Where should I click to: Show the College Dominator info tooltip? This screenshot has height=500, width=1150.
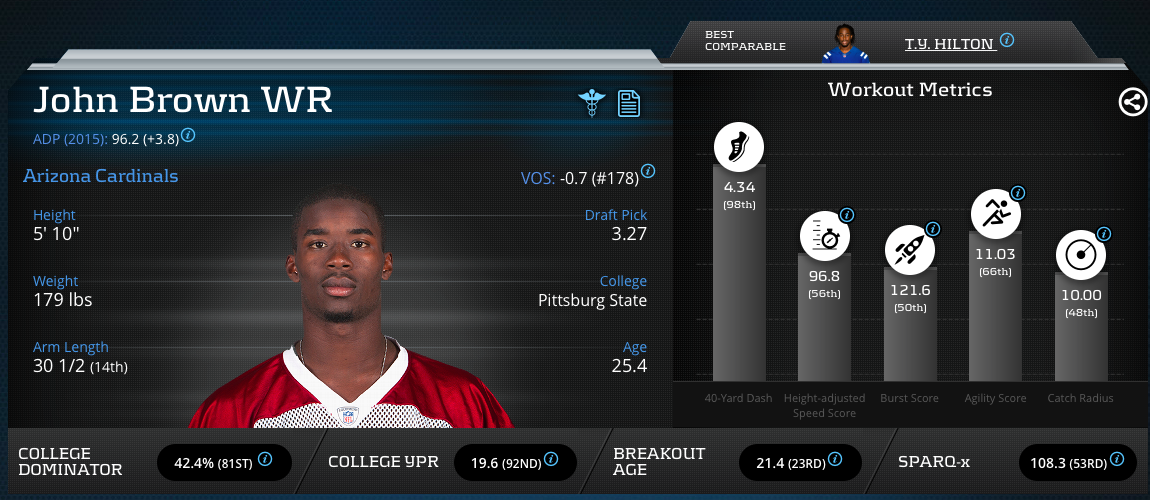tap(265, 460)
